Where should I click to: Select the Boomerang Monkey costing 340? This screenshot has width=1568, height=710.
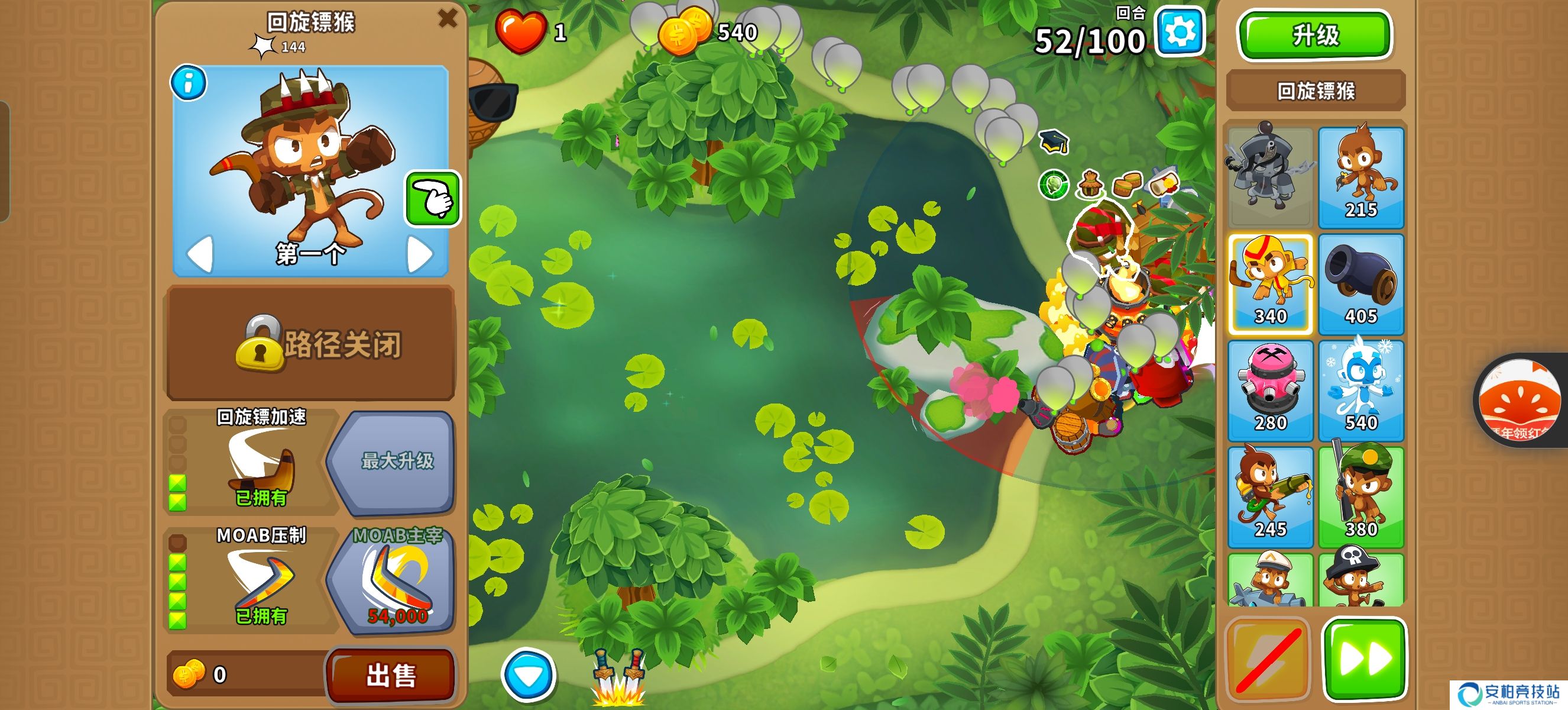1271,284
